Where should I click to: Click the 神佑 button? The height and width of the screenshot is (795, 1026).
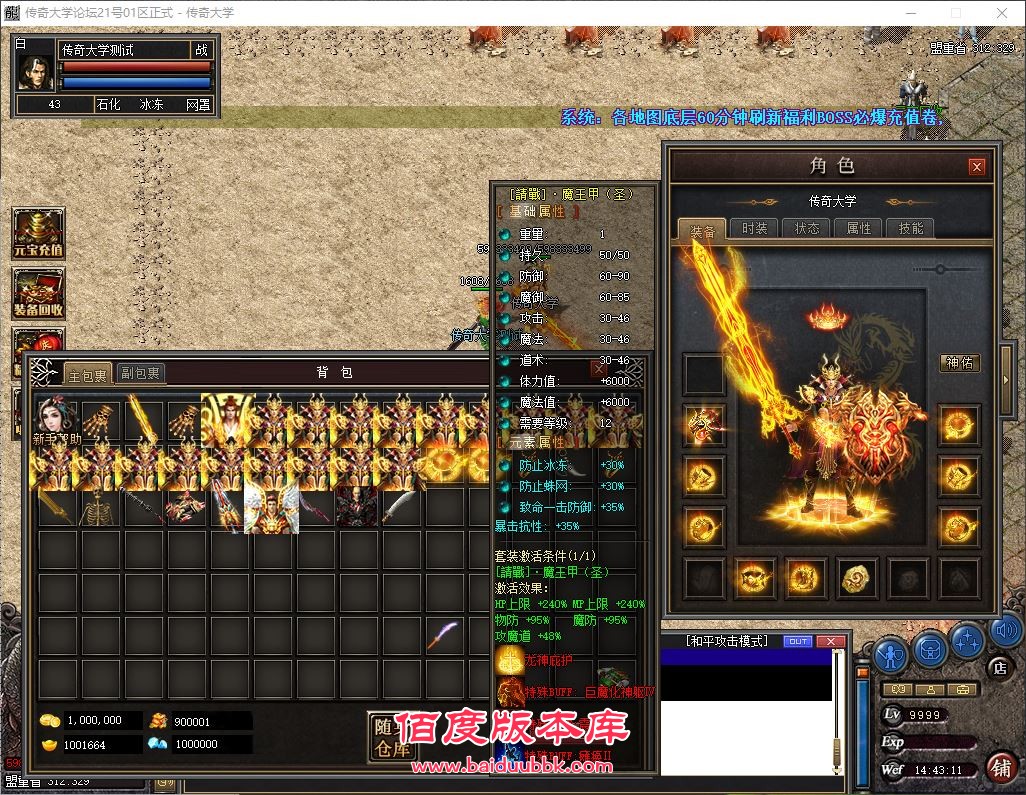point(960,363)
